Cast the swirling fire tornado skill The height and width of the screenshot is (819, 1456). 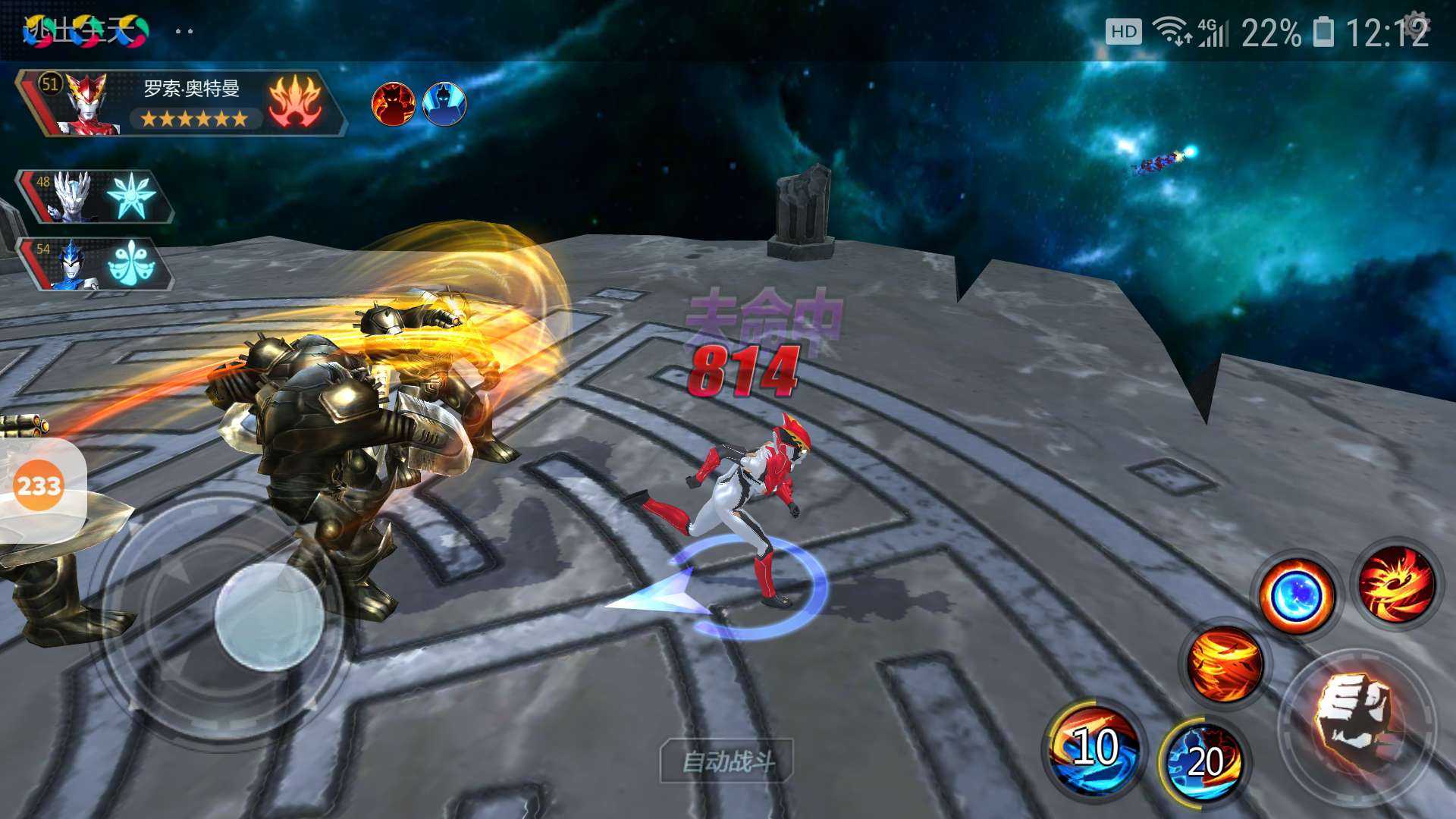coord(1225,665)
